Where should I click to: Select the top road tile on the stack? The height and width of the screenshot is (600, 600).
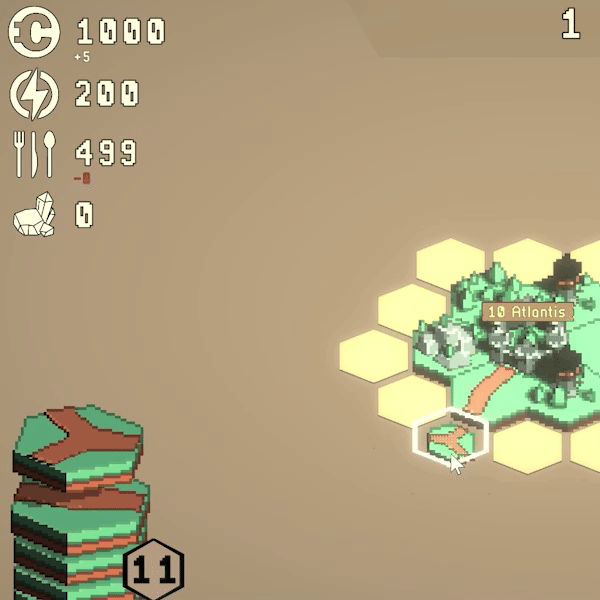[x=77, y=440]
